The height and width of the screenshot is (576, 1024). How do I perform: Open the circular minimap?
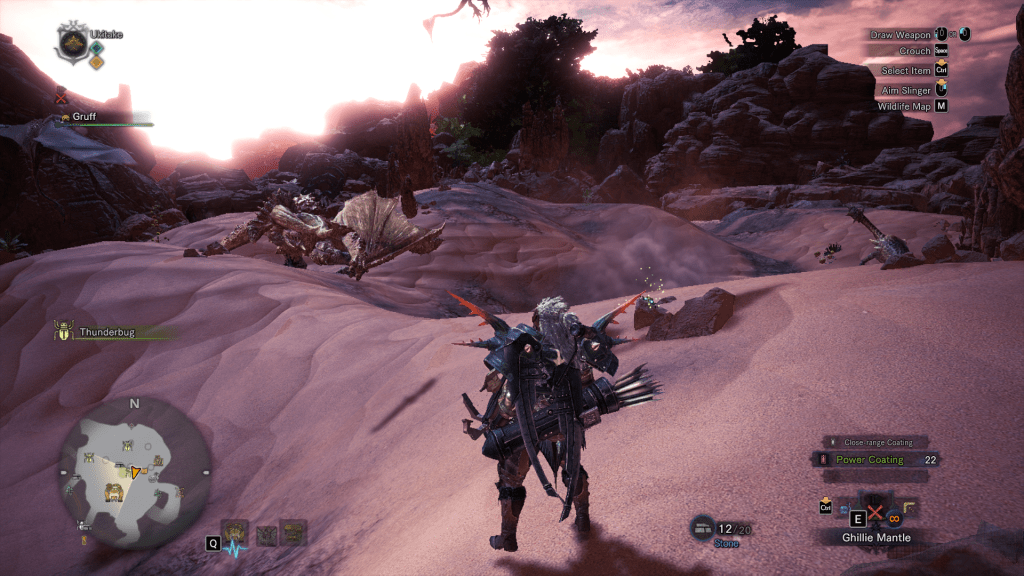134,471
